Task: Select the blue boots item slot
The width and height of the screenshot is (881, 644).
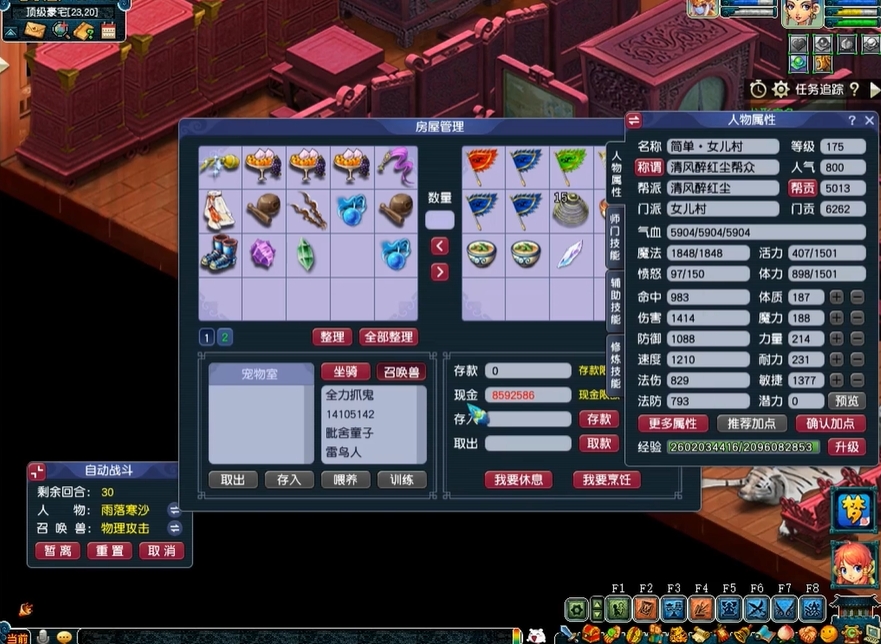Action: click(220, 252)
